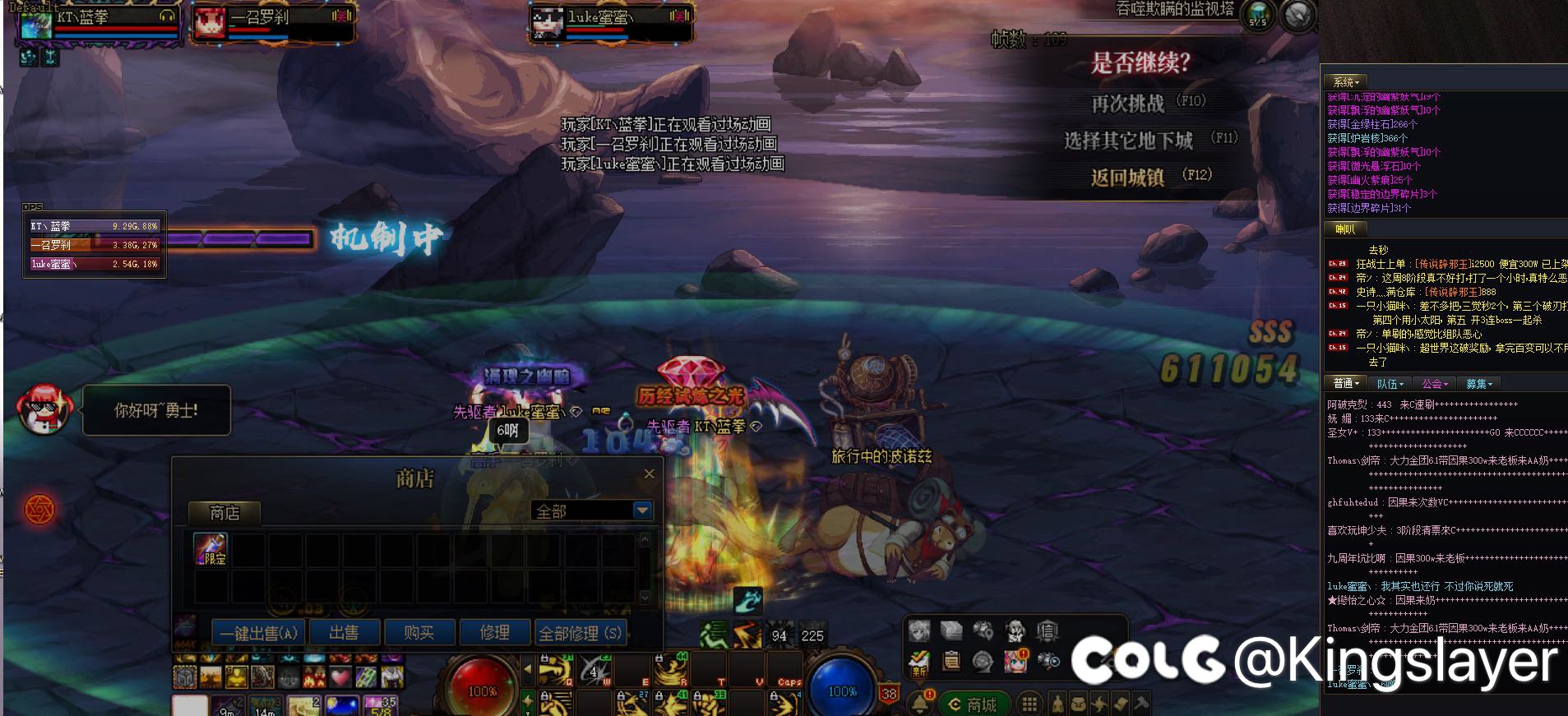Switch chat to the 募集 recruit channel
The width and height of the screenshot is (1568, 716).
point(1479,384)
